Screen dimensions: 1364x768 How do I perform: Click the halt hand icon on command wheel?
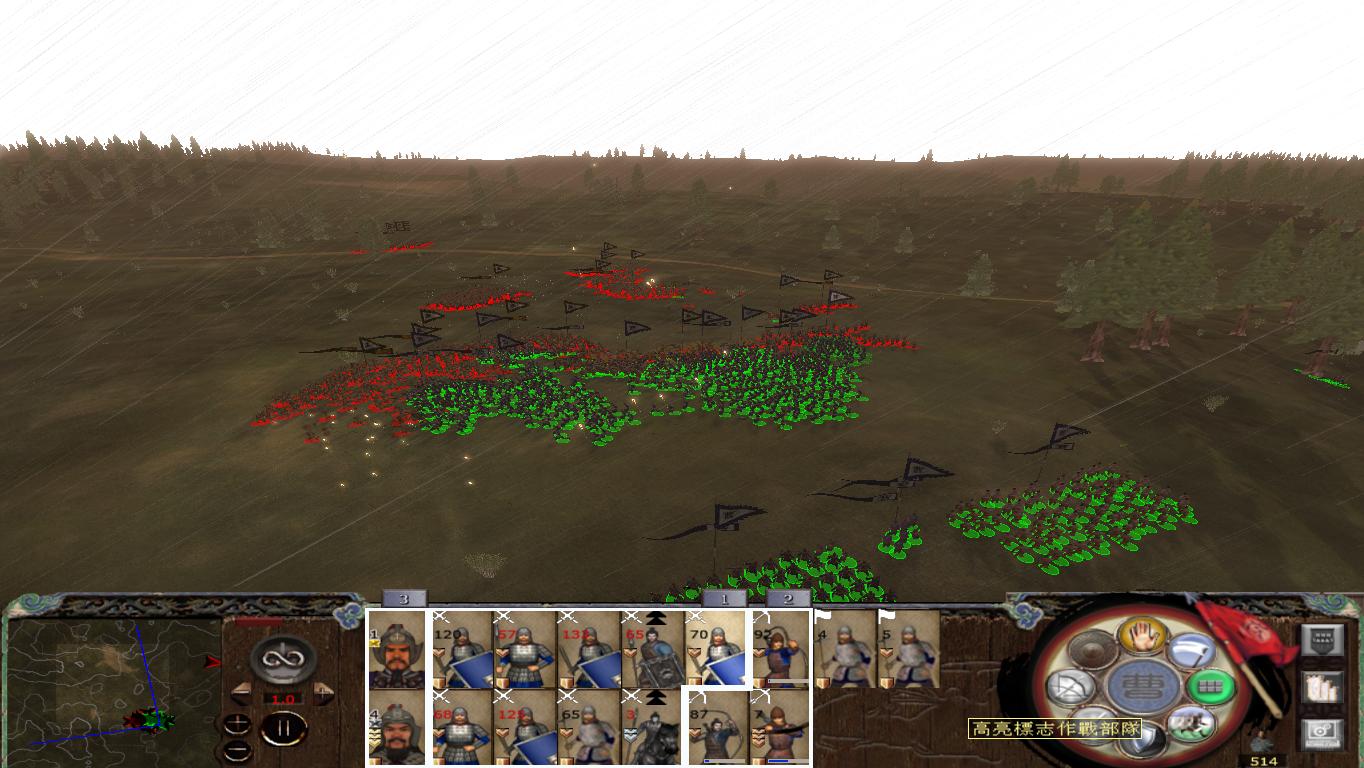pos(1142,636)
